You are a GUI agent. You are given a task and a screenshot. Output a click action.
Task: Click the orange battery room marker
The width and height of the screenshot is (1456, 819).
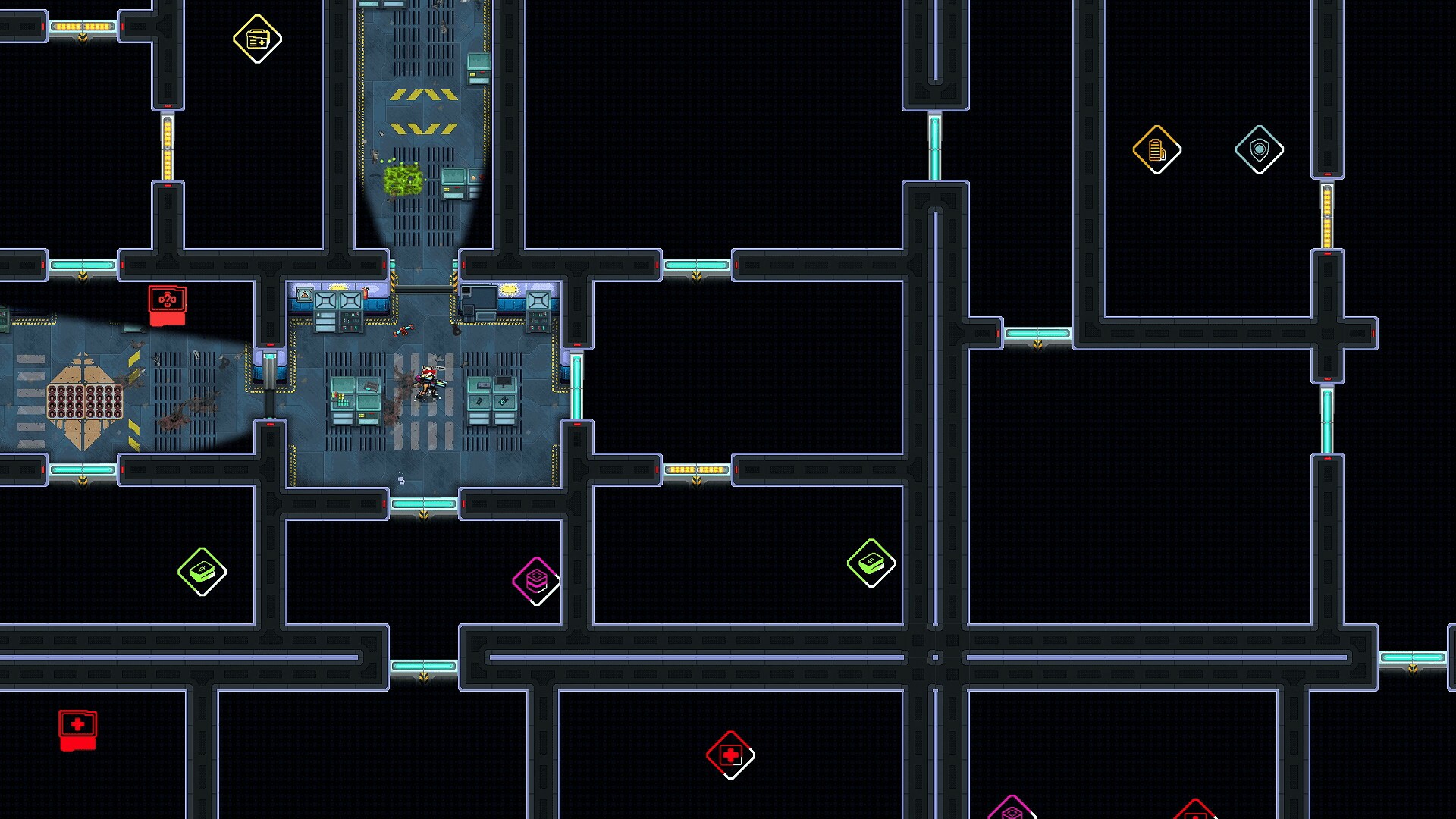point(1156,149)
